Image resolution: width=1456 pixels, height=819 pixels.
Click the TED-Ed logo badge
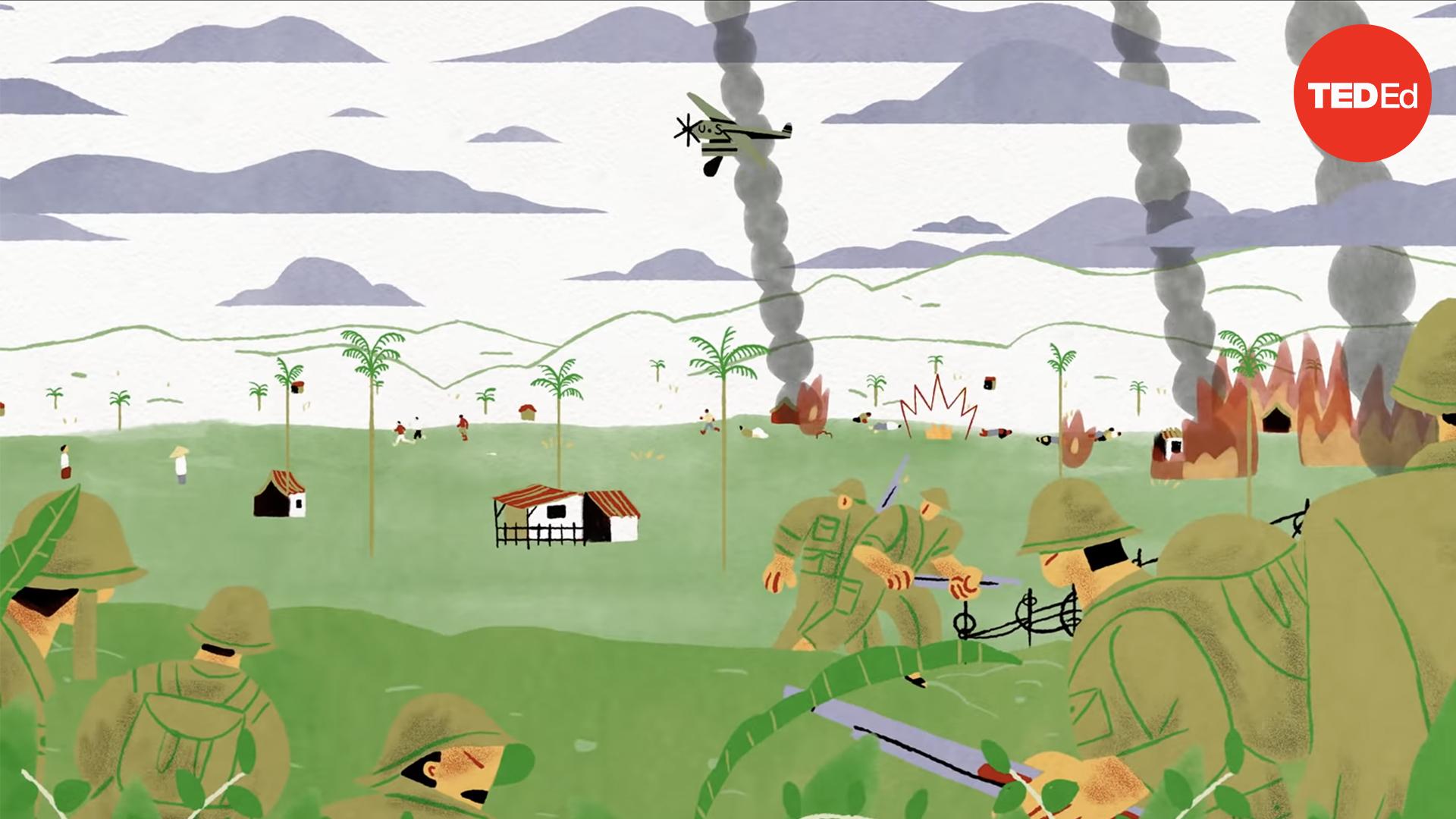tap(1362, 93)
